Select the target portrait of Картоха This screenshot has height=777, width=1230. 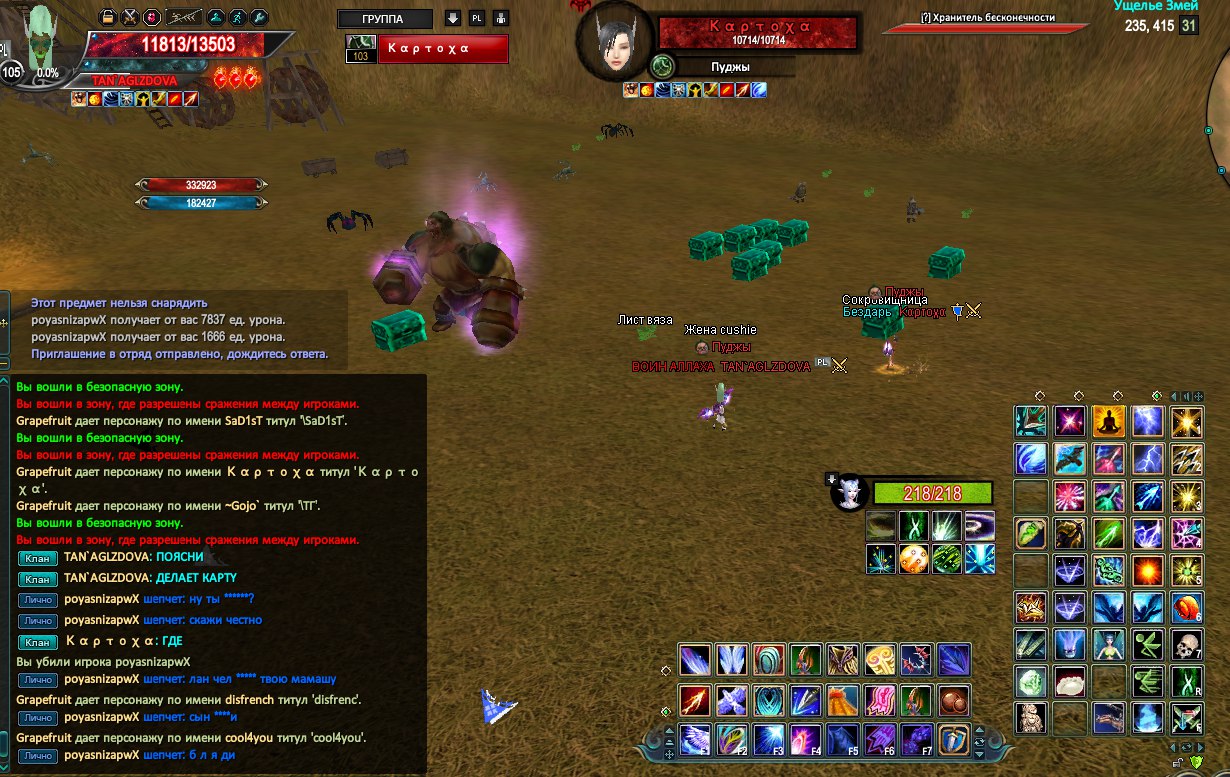612,45
